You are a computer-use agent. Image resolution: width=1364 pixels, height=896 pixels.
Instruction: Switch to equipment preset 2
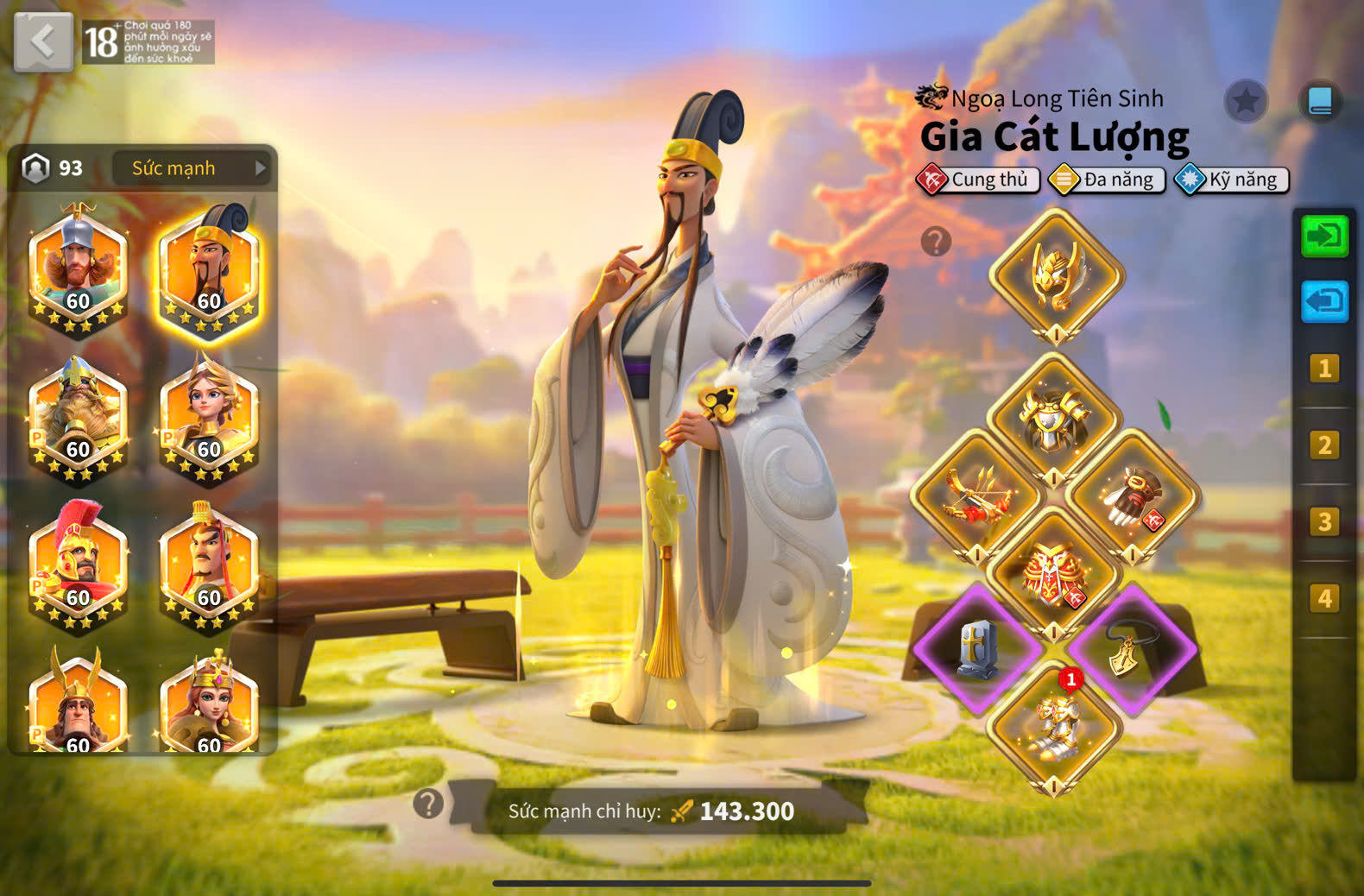pyautogui.click(x=1324, y=445)
